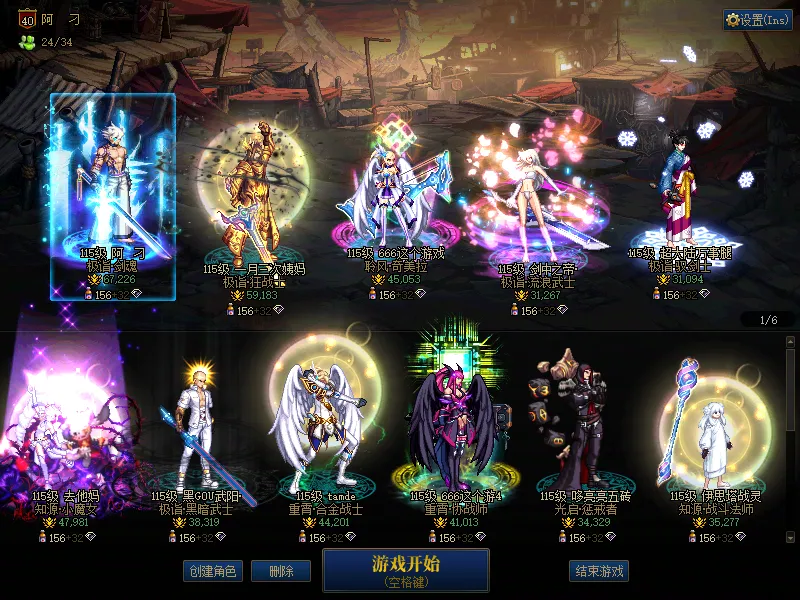Select the 极诣·剑魂 swordsman character
The height and width of the screenshot is (600, 800).
click(x=113, y=195)
